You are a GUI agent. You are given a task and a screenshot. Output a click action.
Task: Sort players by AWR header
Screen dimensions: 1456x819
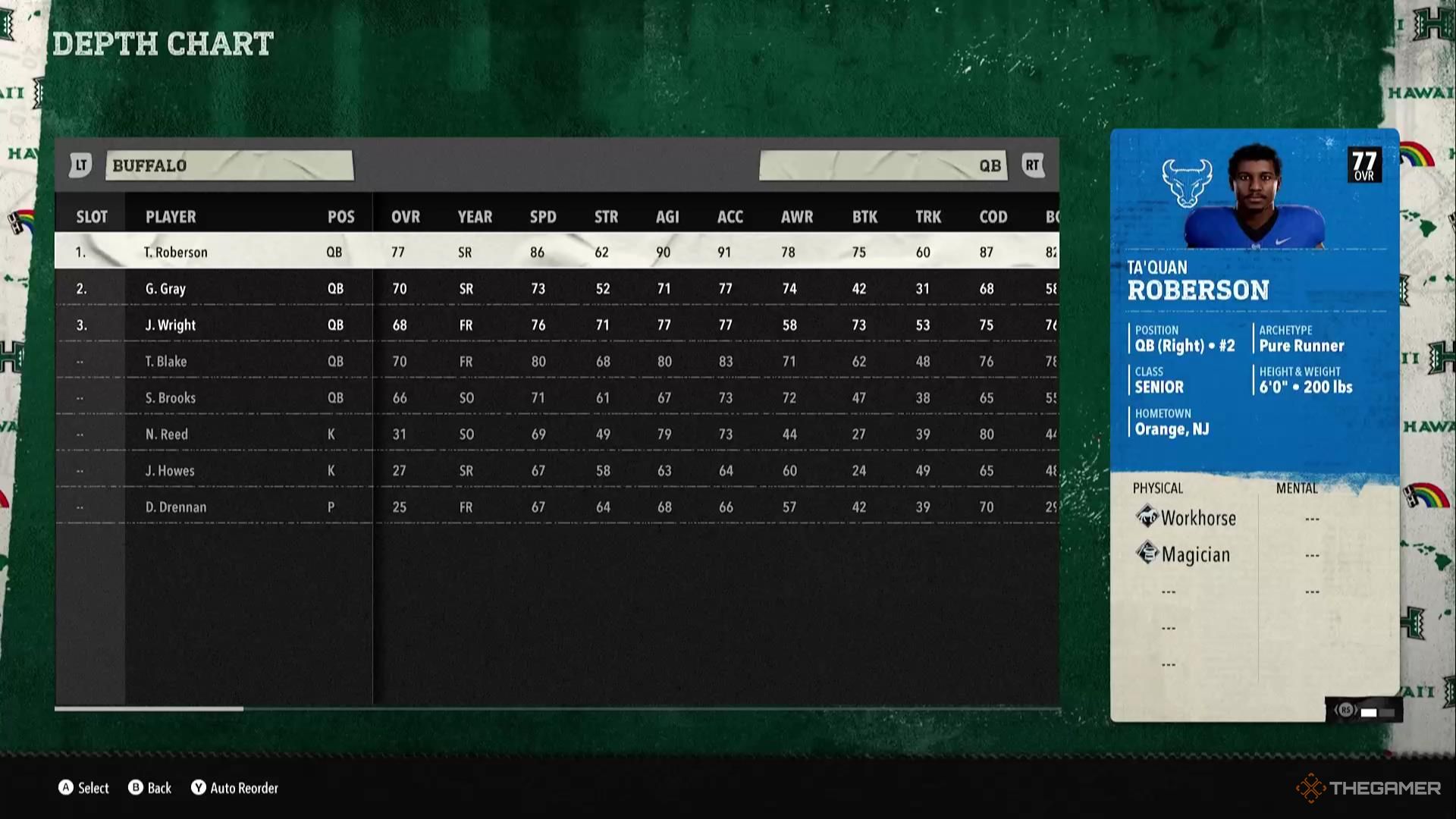click(x=797, y=217)
